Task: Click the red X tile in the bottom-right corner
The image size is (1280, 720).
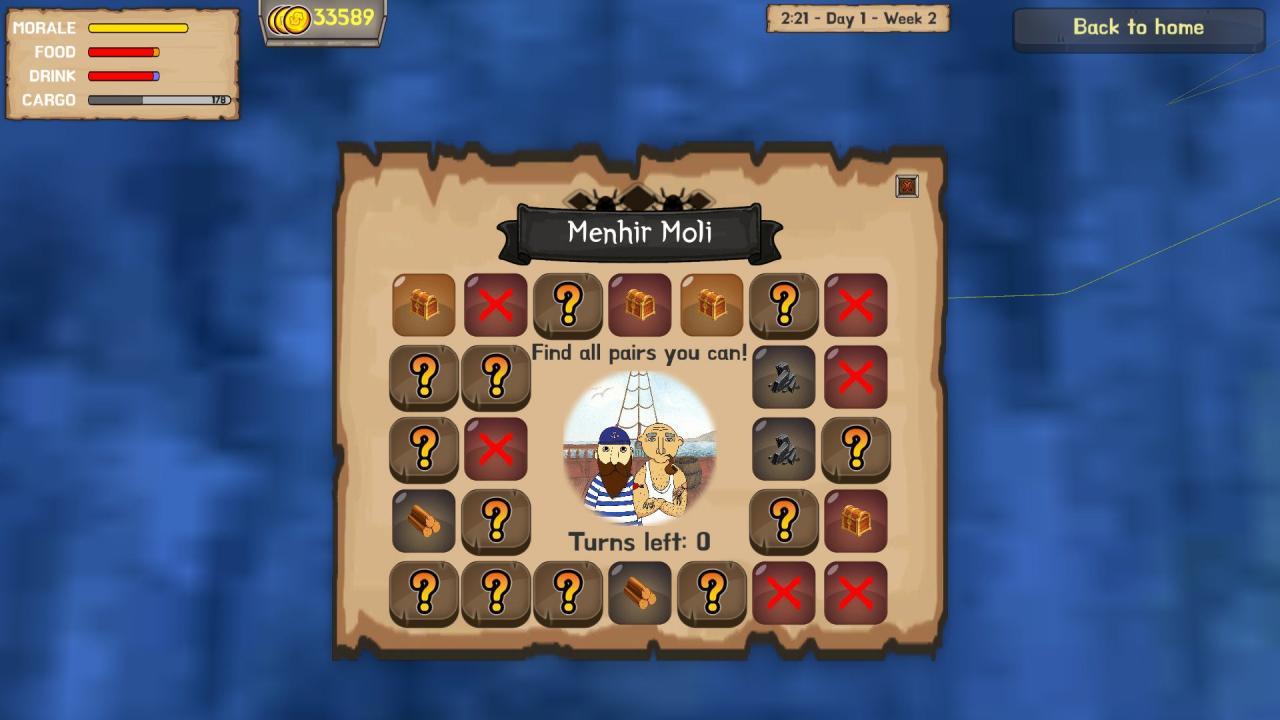Action: click(856, 592)
